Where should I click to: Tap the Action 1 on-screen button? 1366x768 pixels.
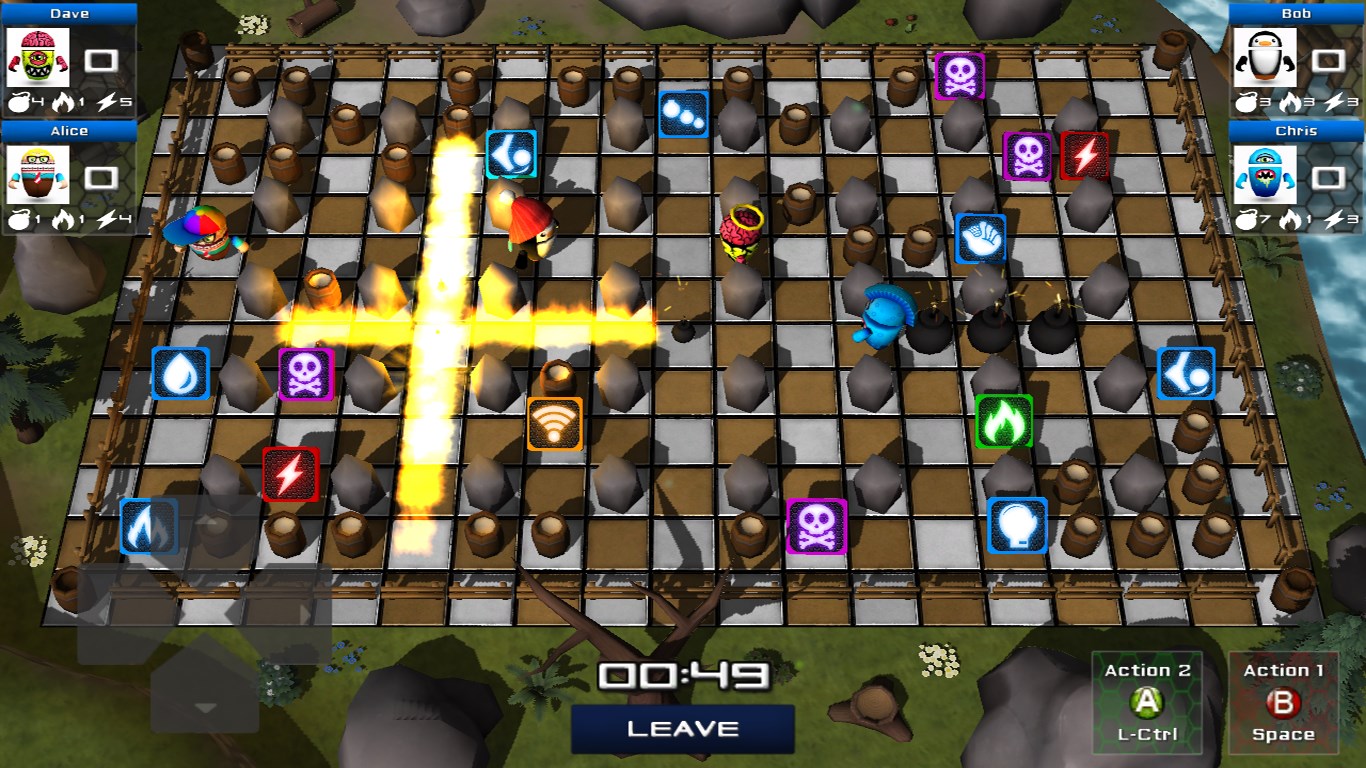pyautogui.click(x=1283, y=702)
